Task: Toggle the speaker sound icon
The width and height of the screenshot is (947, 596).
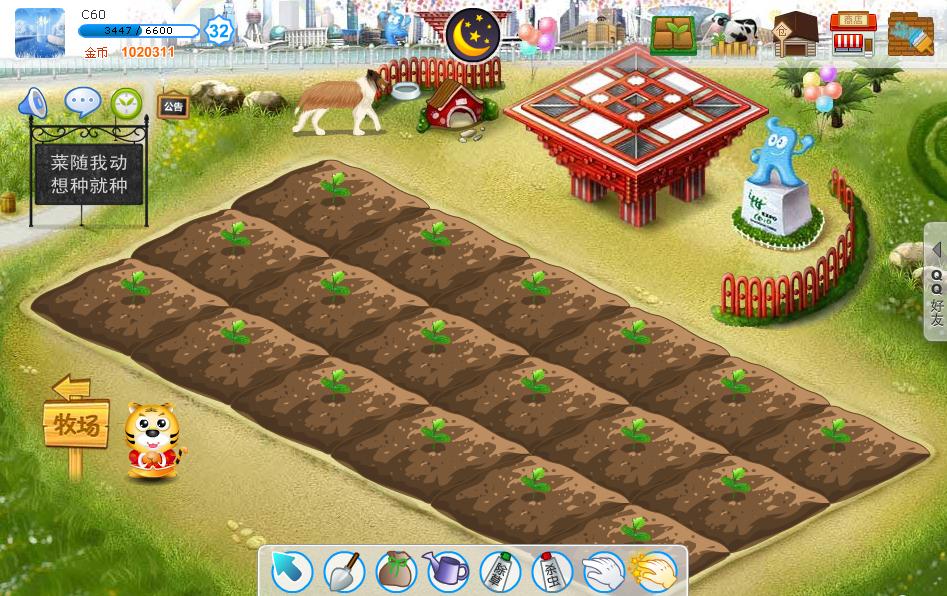Action: point(33,102)
